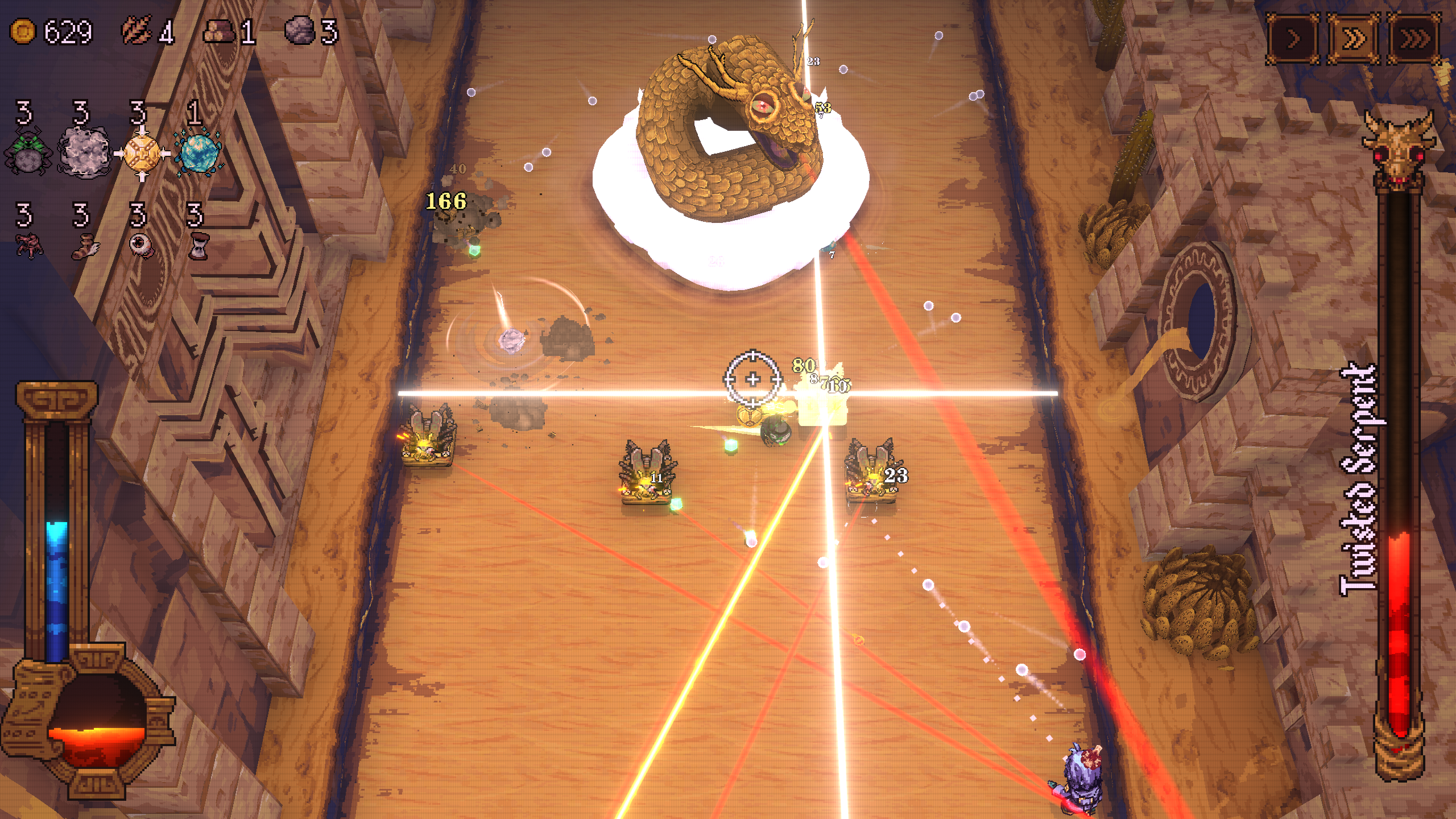Screen dimensions: 1456x819
Task: Click the gray dust cloud ball icon
Action: 85,152
